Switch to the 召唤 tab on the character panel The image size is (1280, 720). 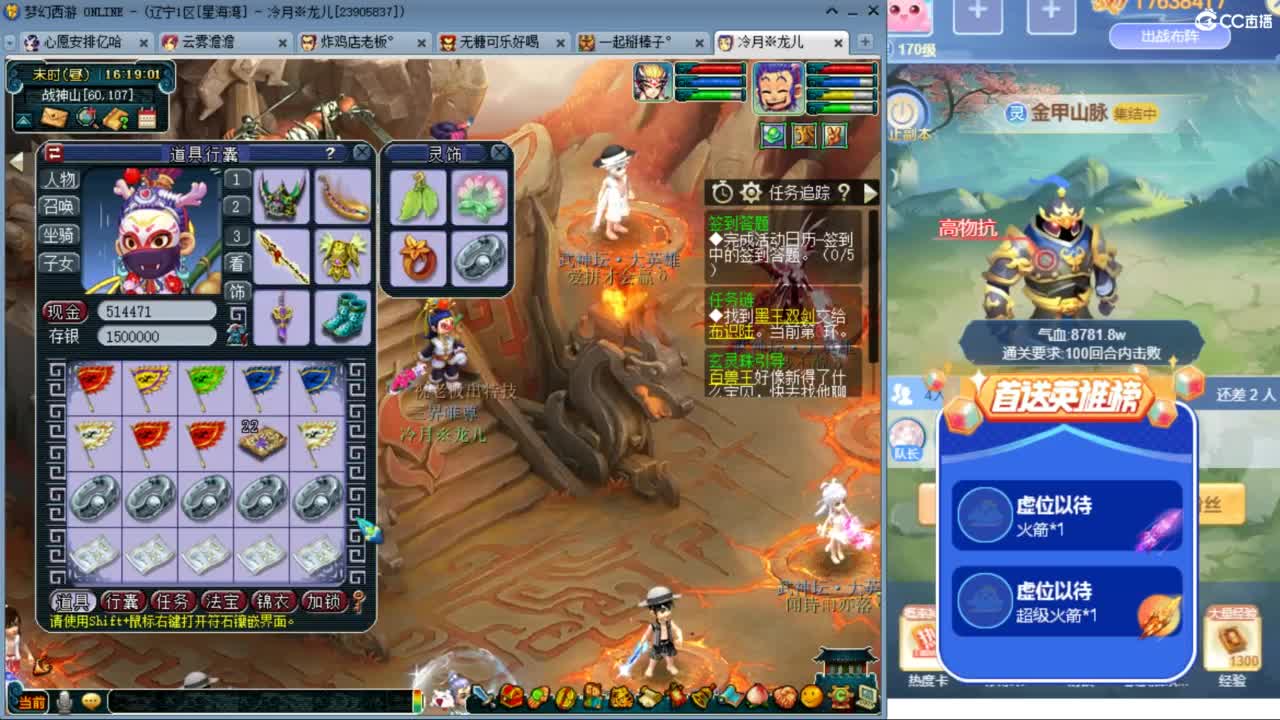pos(58,208)
